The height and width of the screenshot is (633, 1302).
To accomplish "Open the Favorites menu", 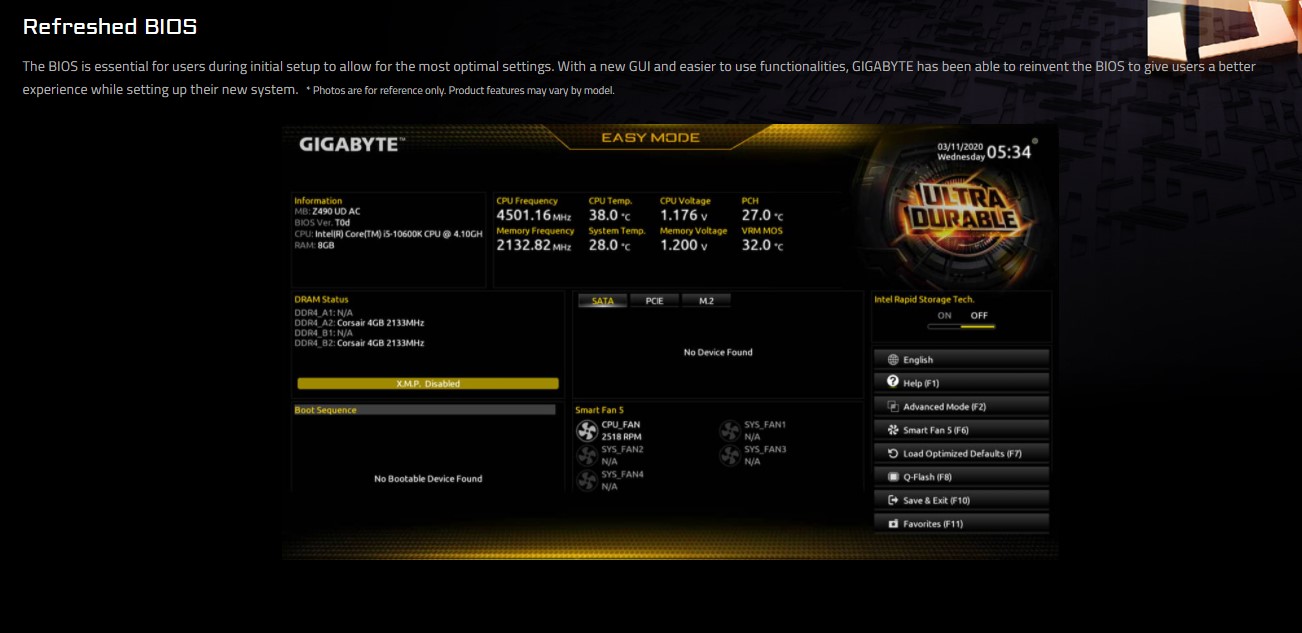I will click(961, 524).
